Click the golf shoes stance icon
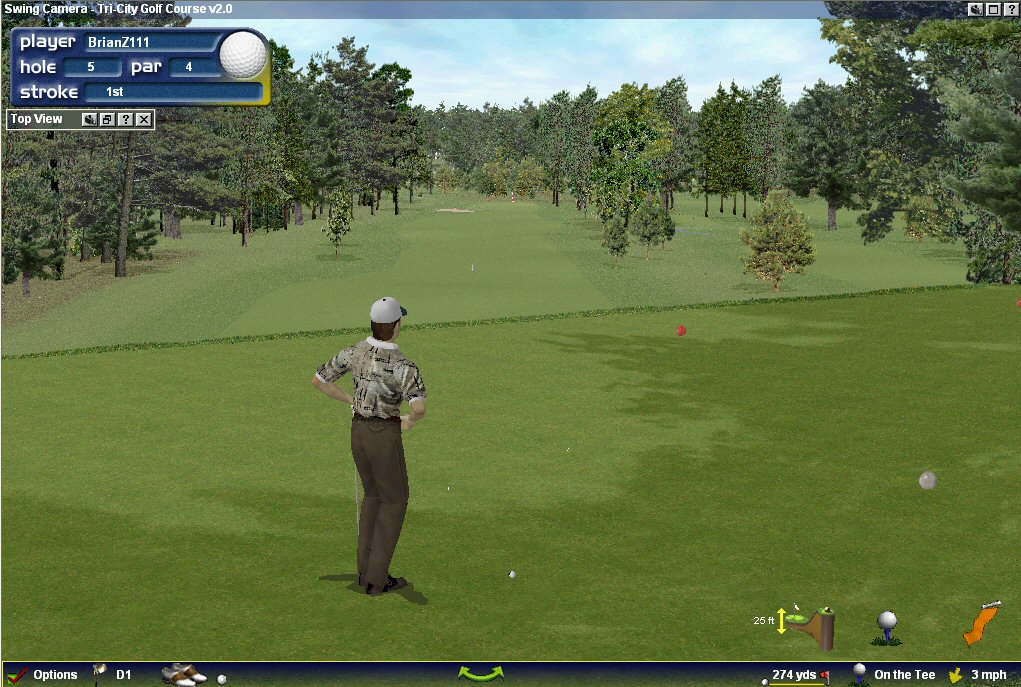The image size is (1021, 687). point(183,674)
